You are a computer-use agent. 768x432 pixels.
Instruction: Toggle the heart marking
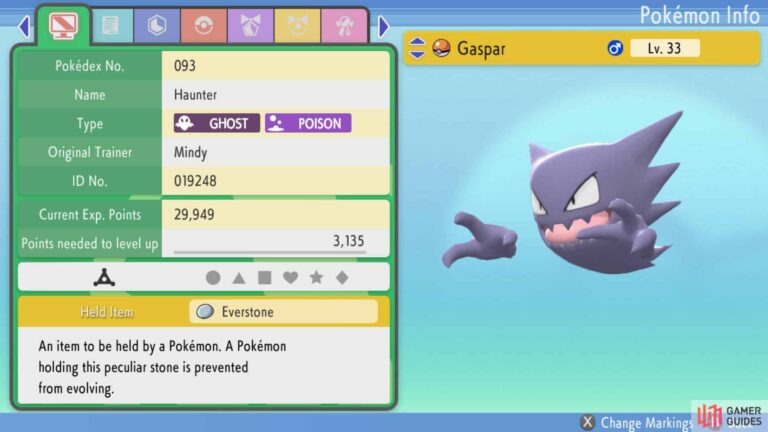click(291, 278)
